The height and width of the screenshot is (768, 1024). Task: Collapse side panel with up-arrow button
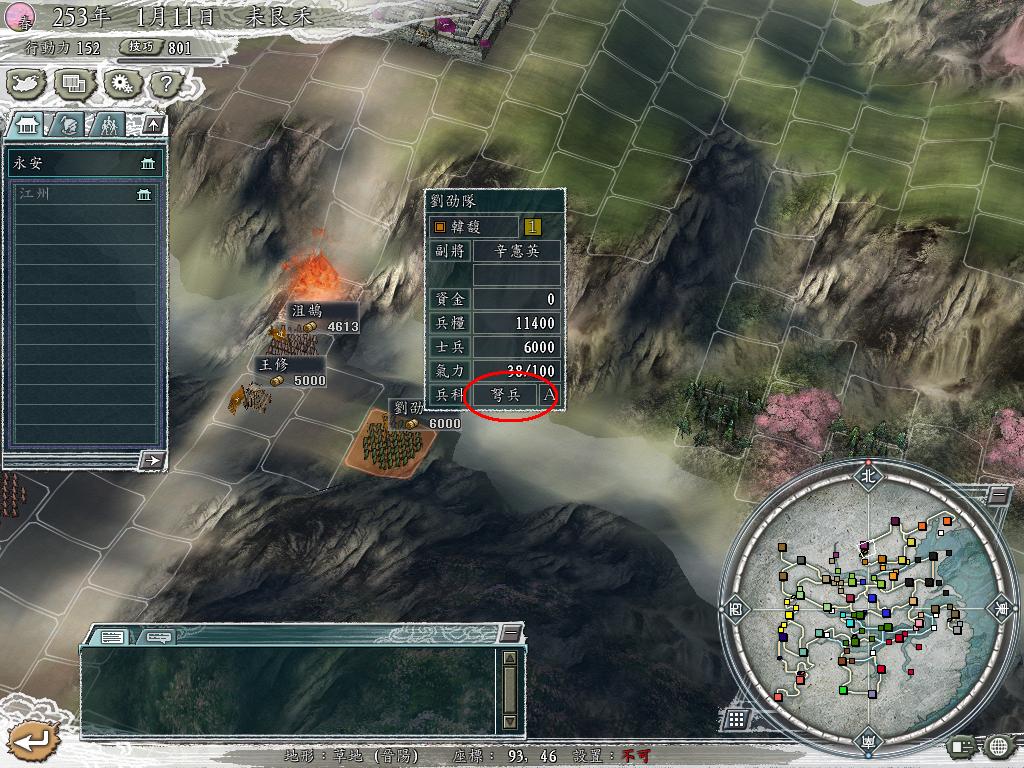pos(154,125)
